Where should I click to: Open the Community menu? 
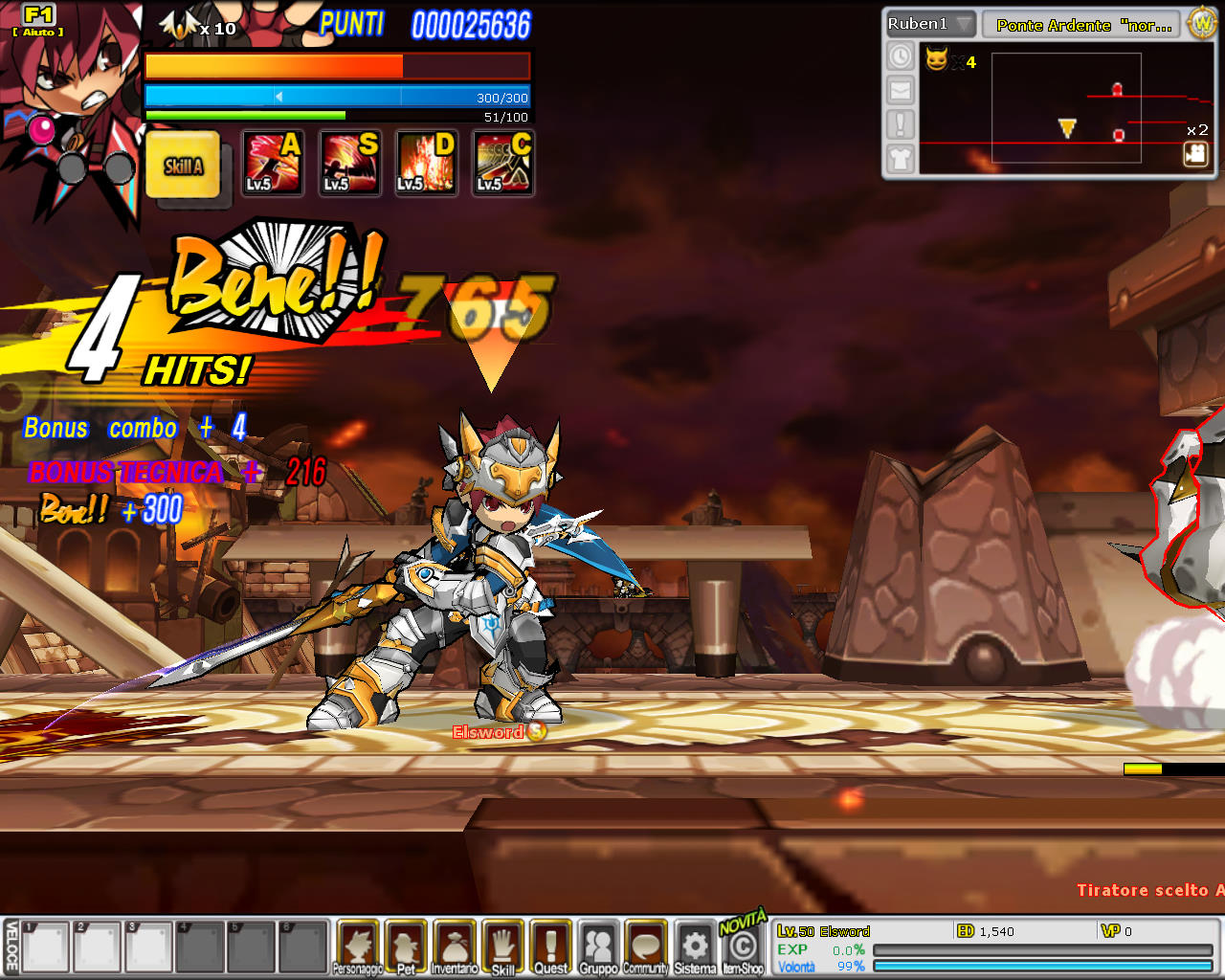646,947
